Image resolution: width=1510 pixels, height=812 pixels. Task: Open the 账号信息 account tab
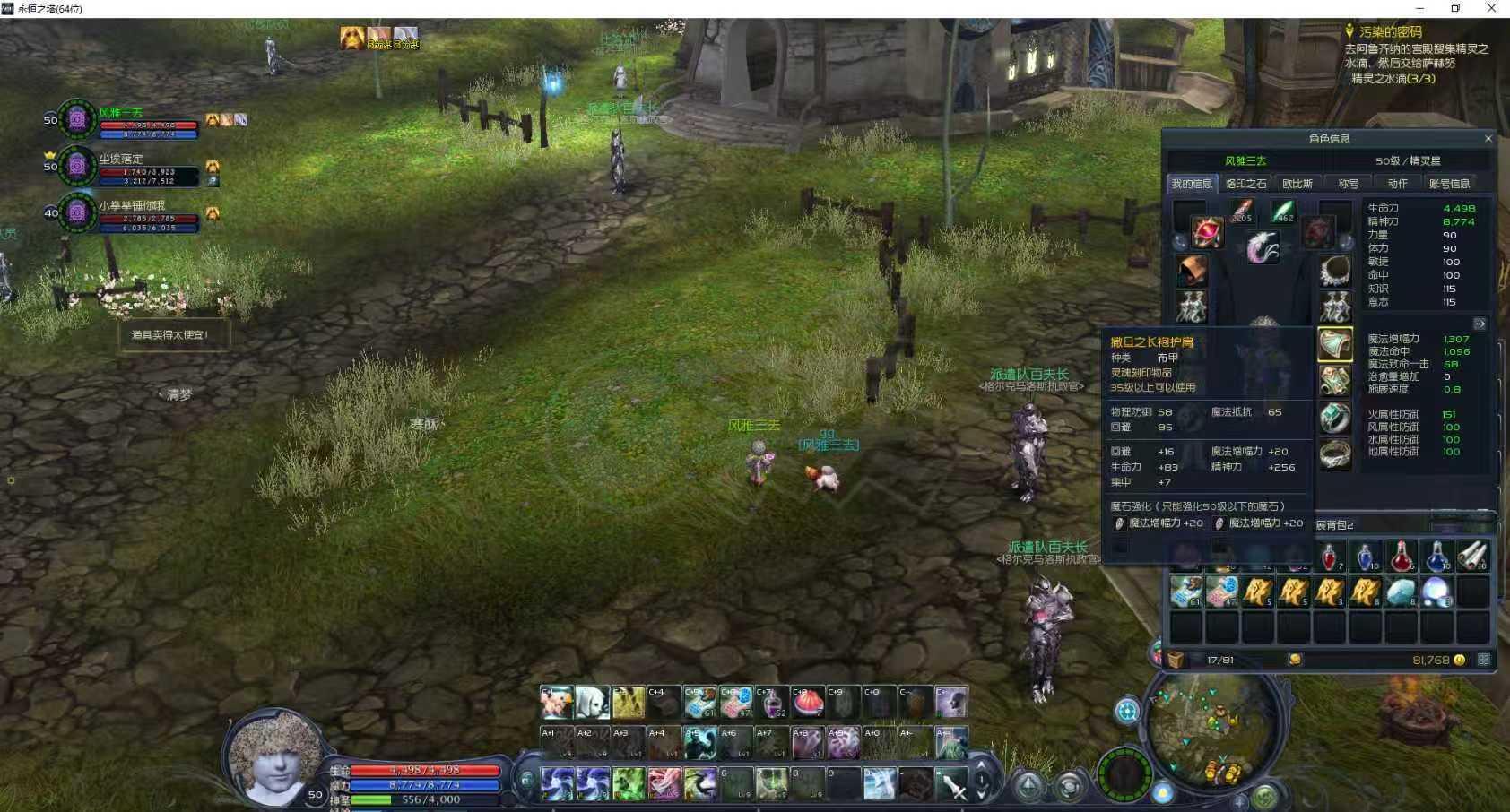click(x=1449, y=184)
